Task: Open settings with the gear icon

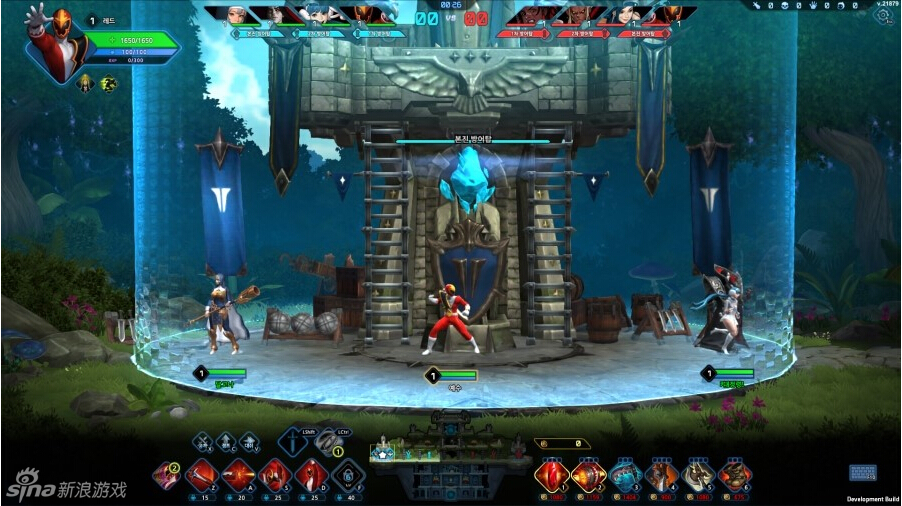Action: [x=884, y=17]
